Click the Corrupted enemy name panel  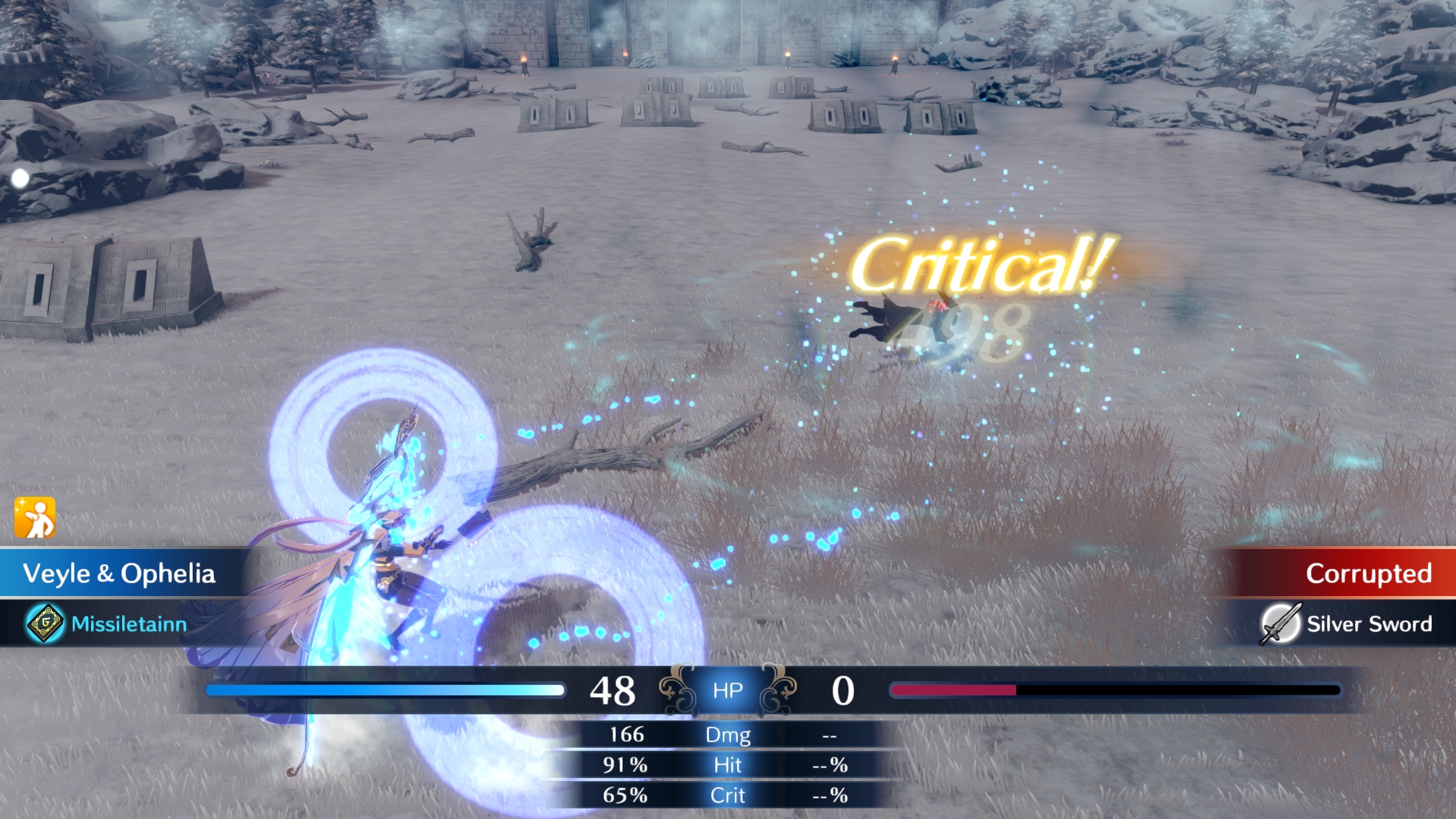[1350, 573]
